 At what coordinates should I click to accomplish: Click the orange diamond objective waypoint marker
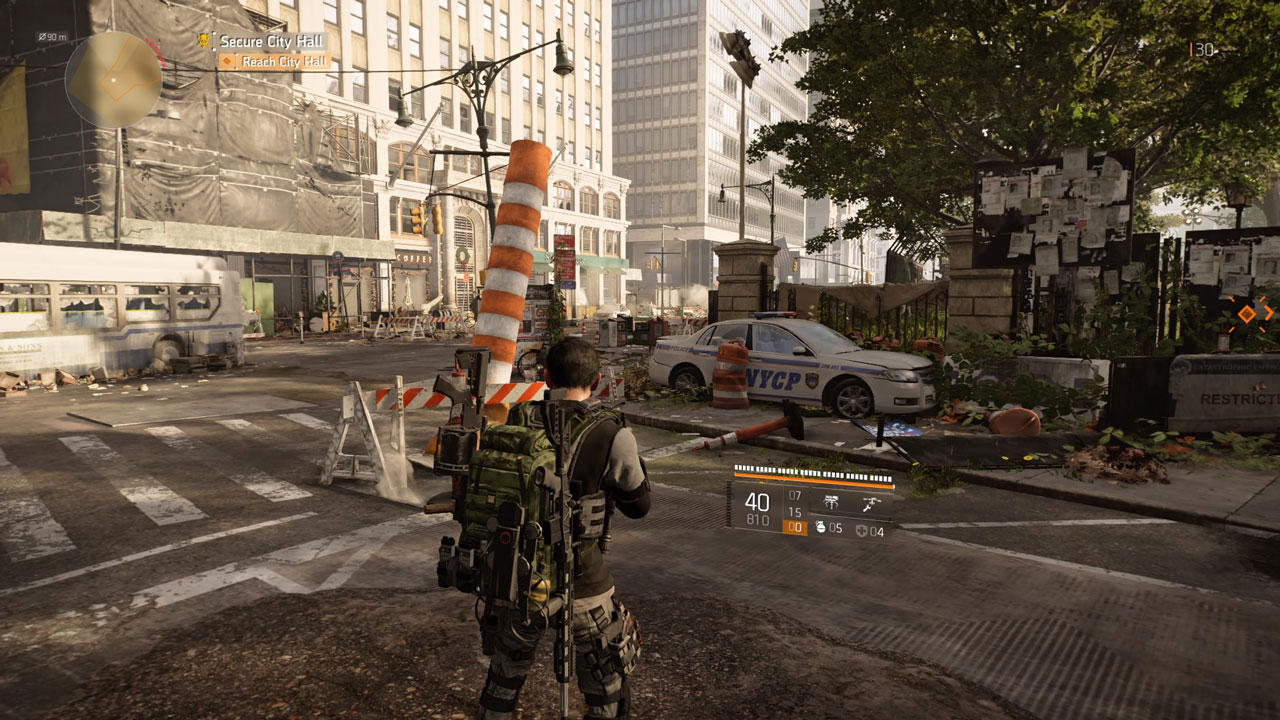(1246, 314)
